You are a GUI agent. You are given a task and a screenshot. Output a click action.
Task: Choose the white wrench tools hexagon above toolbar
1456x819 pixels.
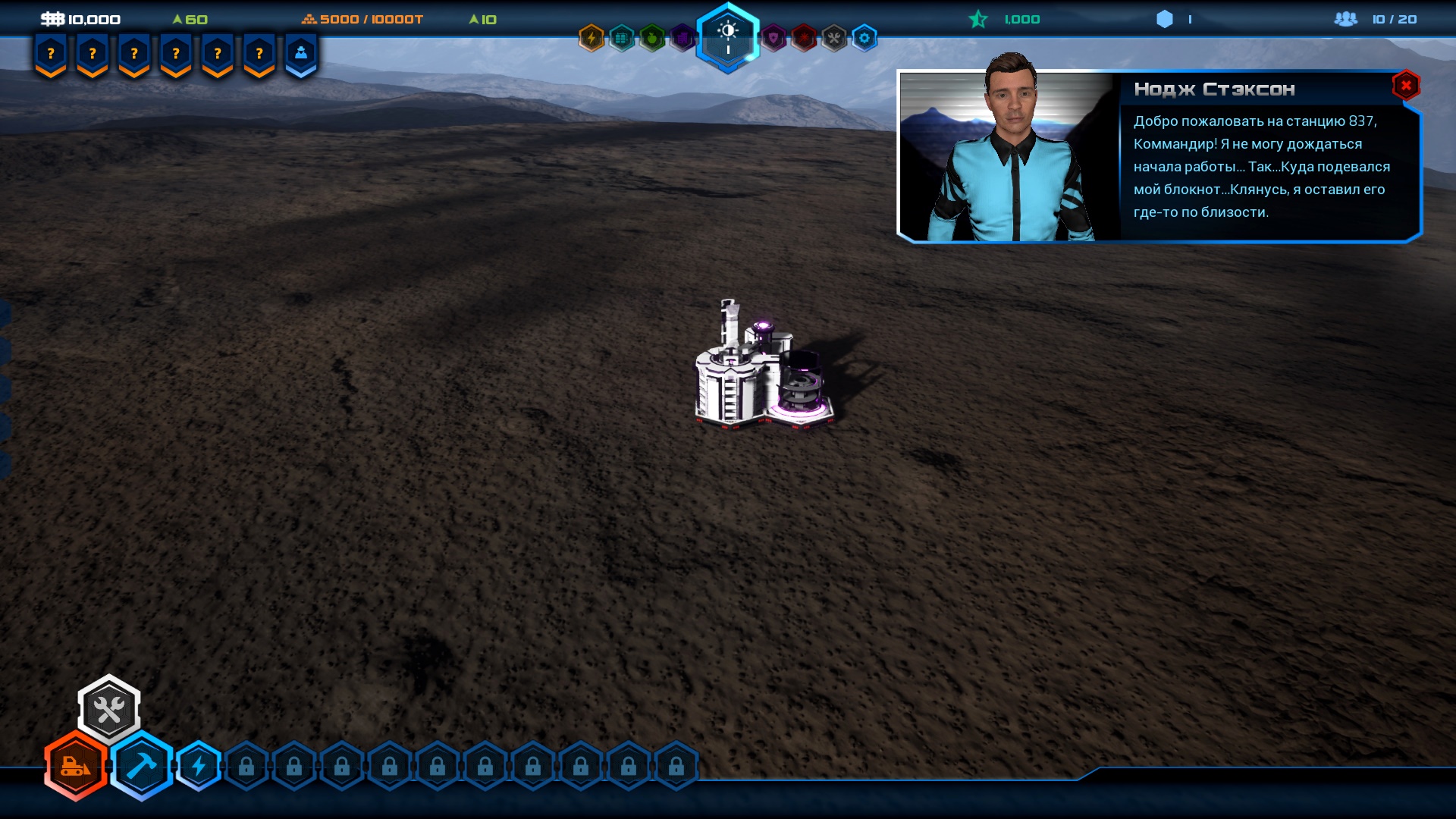tap(109, 710)
